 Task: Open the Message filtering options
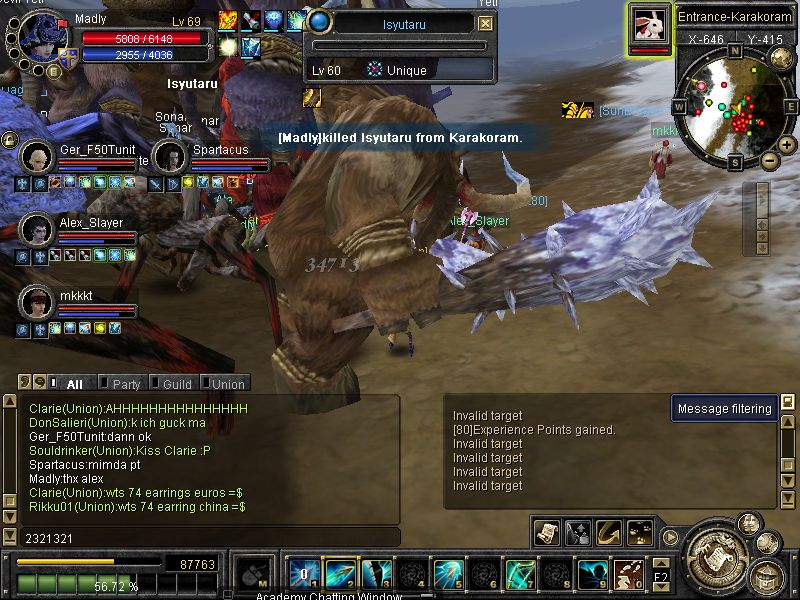(x=724, y=408)
